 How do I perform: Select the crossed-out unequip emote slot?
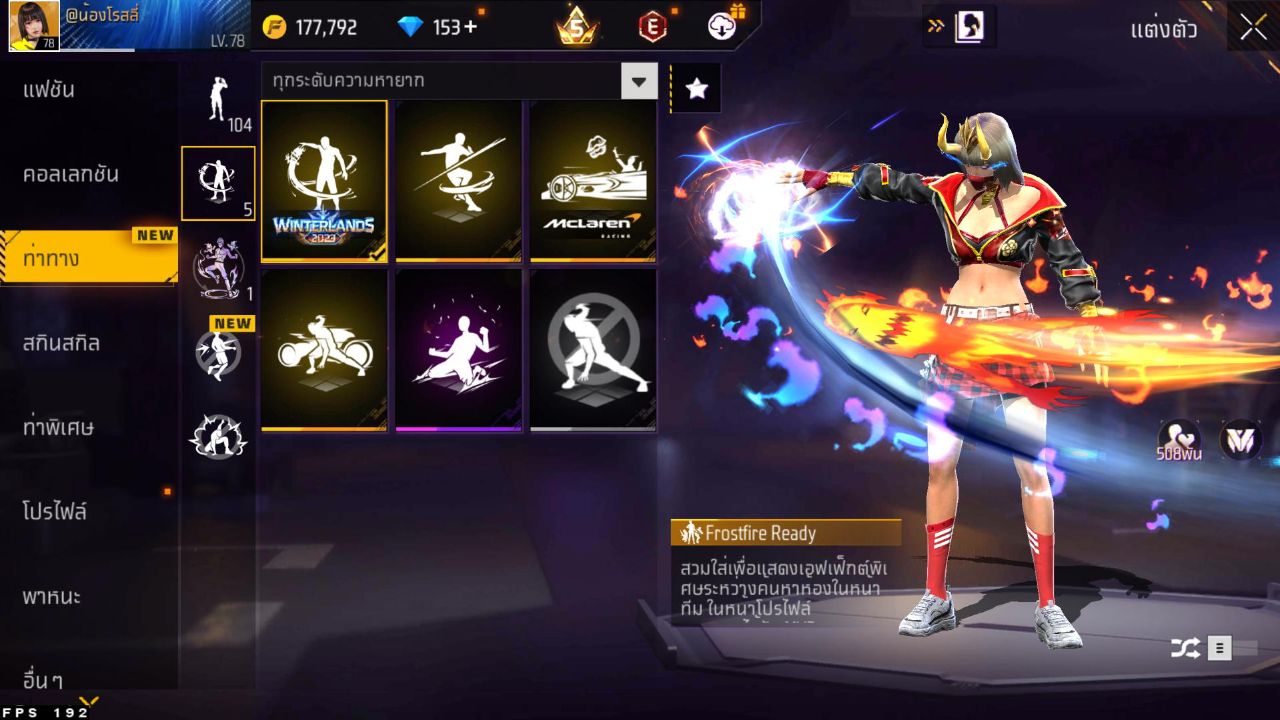point(593,350)
